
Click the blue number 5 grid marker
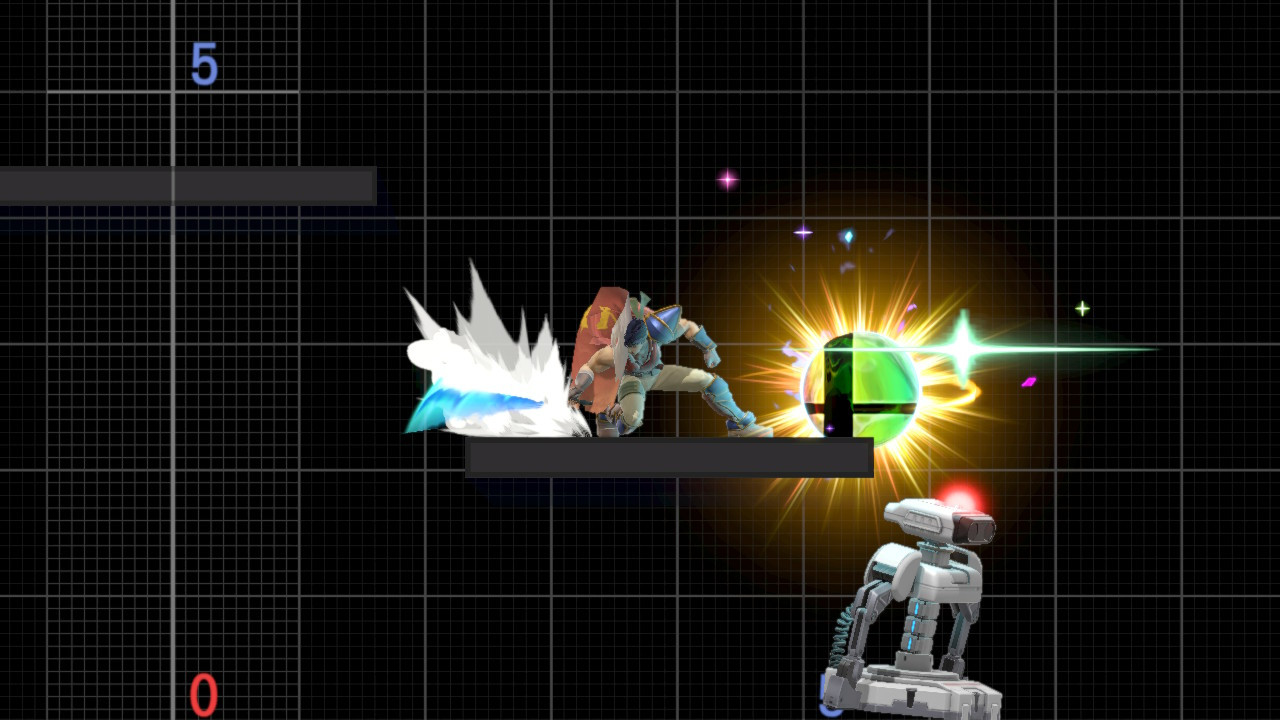click(205, 65)
